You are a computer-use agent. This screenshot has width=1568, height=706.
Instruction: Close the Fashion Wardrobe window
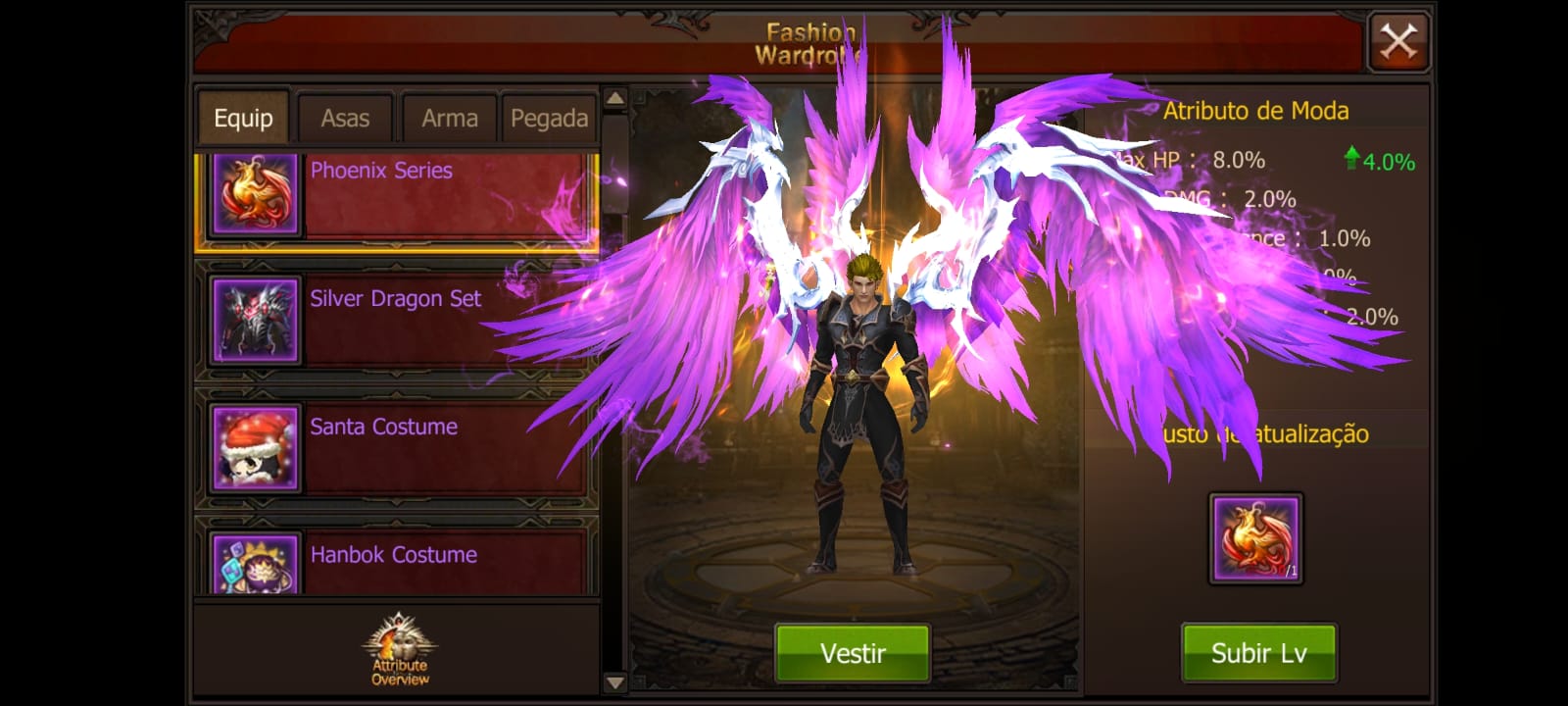point(1398,42)
